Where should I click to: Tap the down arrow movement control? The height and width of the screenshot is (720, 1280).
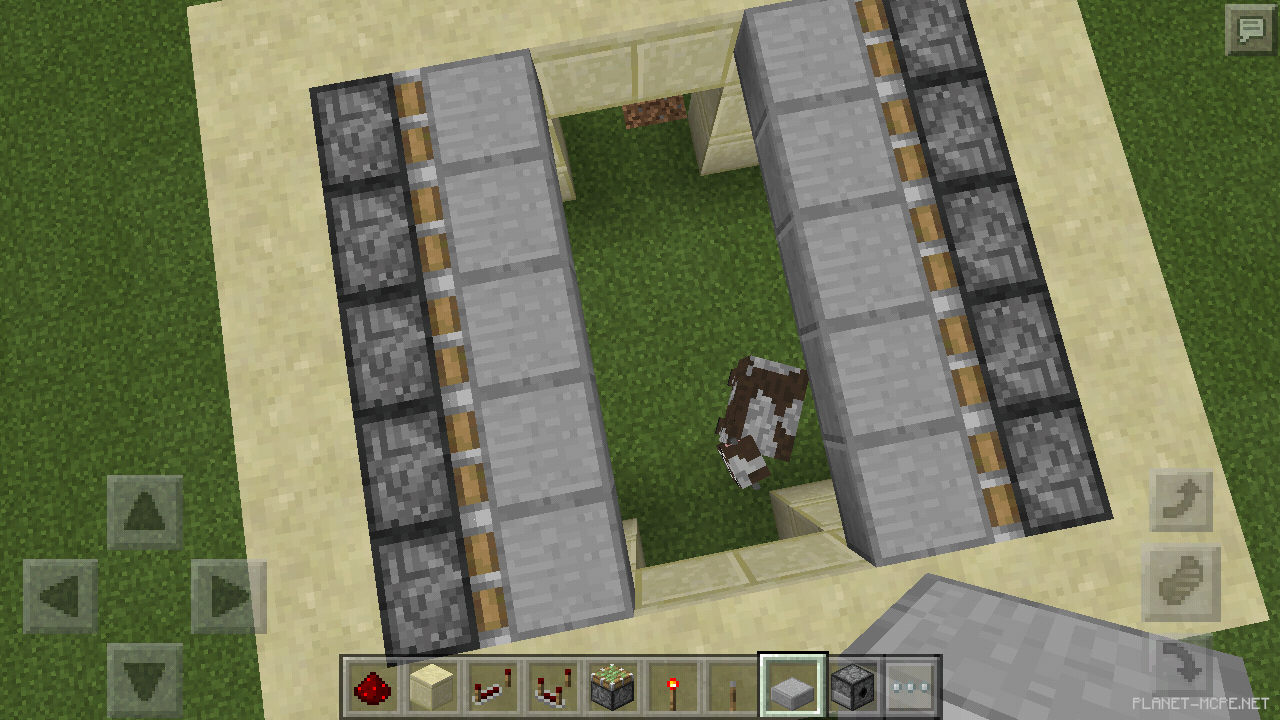pyautogui.click(x=143, y=678)
